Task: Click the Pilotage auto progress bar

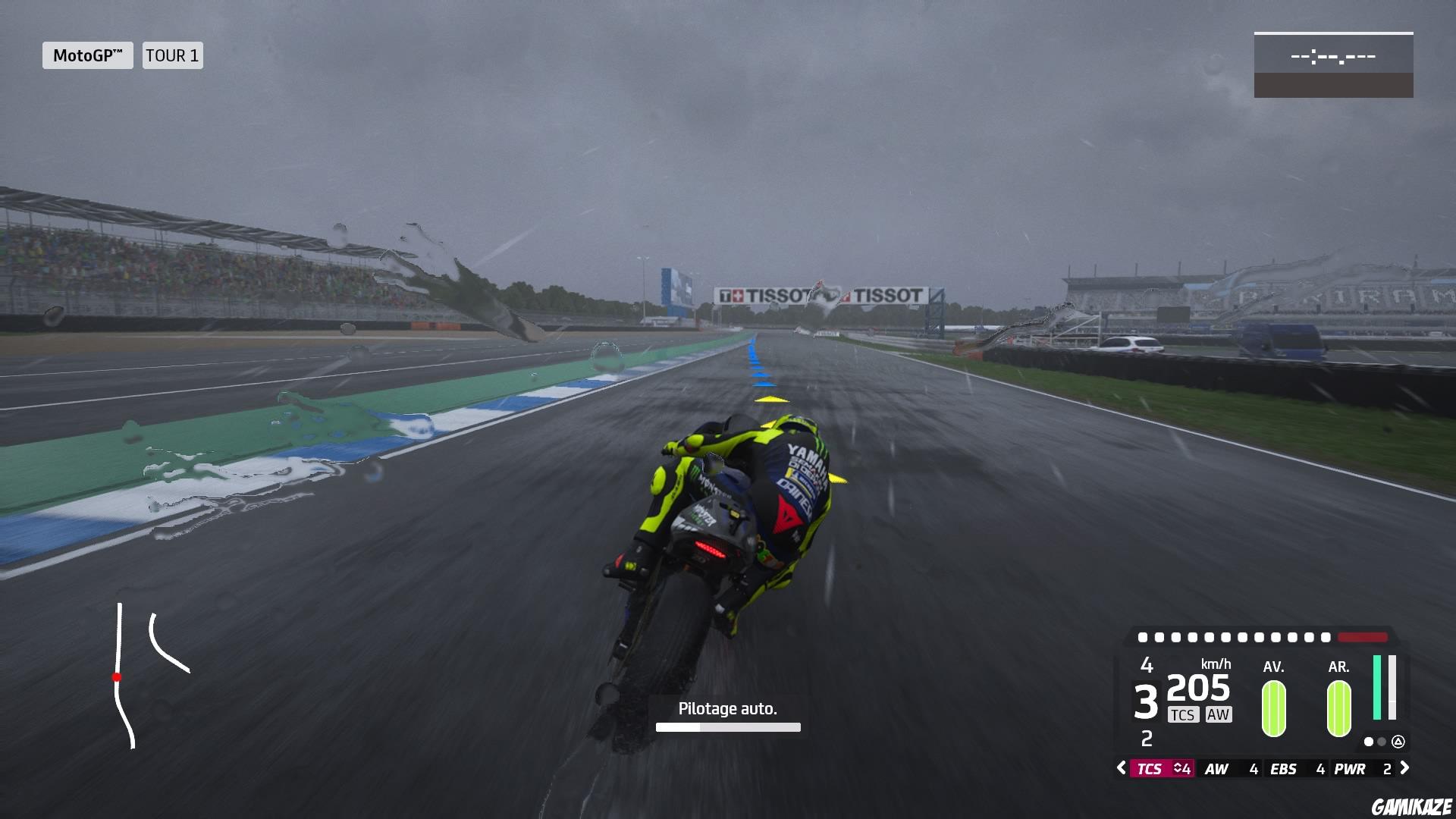Action: tap(727, 726)
